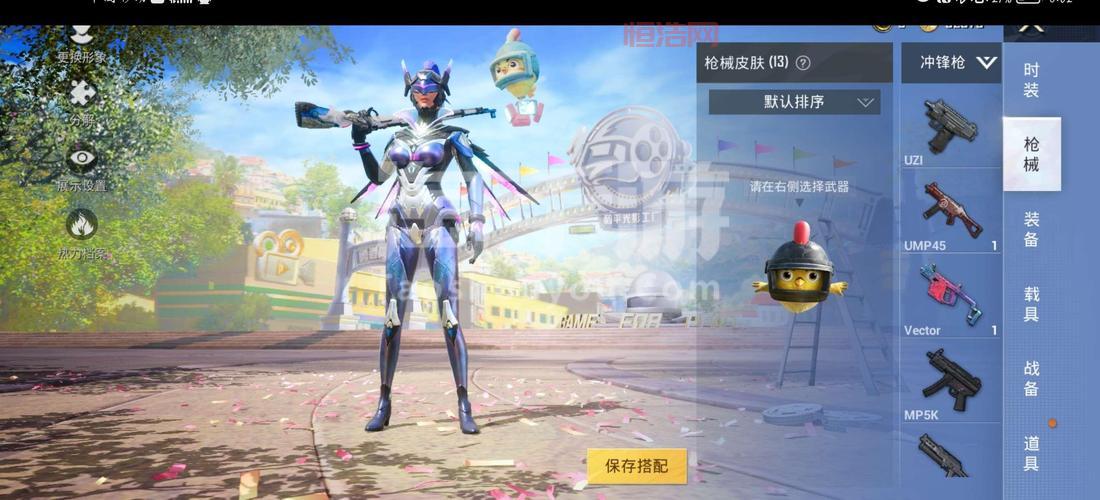The image size is (1100, 500).
Task: Open the 枪械 tab
Action: tap(1031, 154)
